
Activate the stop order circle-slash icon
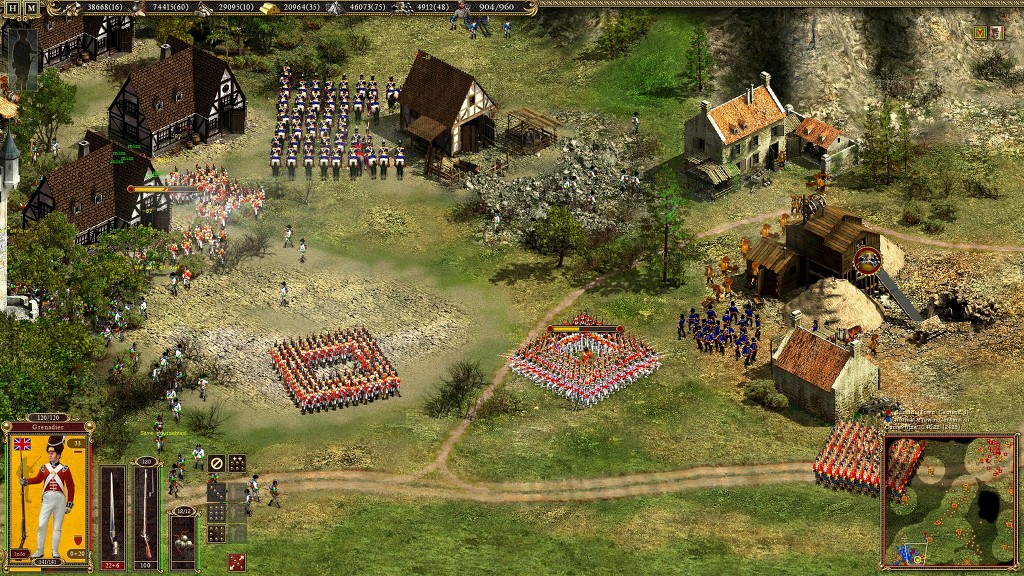coord(216,463)
